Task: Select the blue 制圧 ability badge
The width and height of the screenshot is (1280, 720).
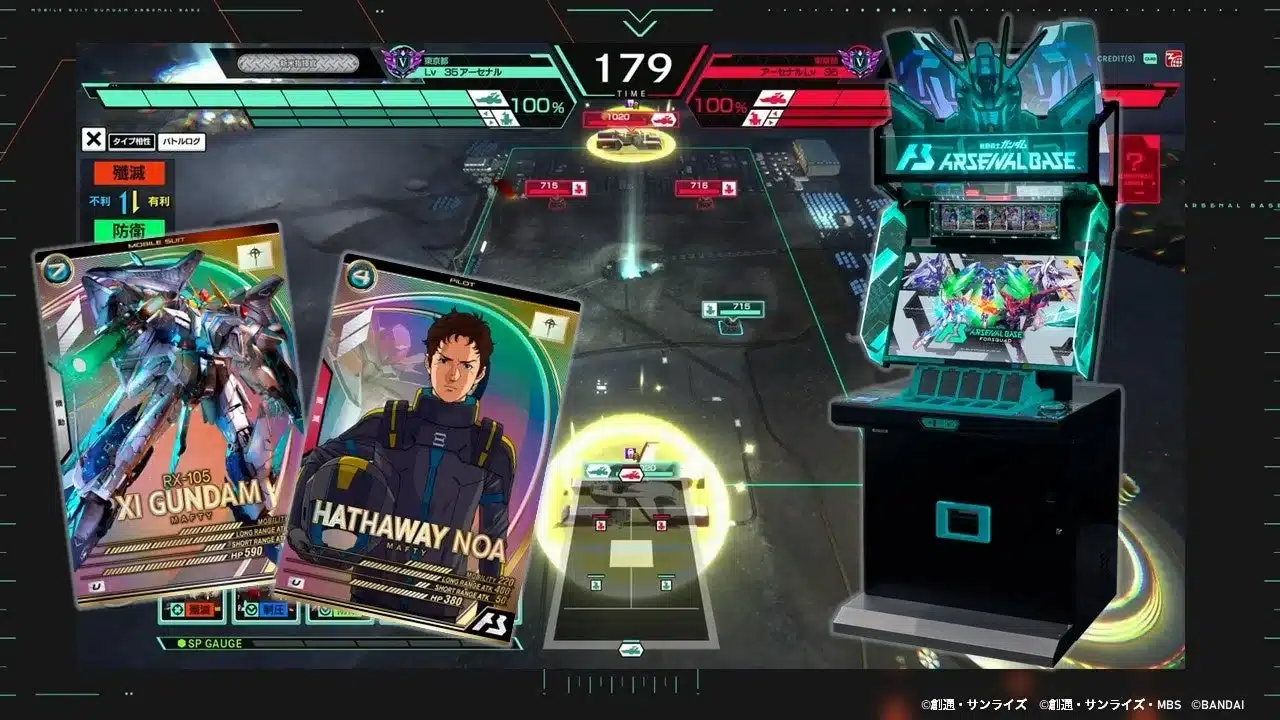Action: (274, 608)
